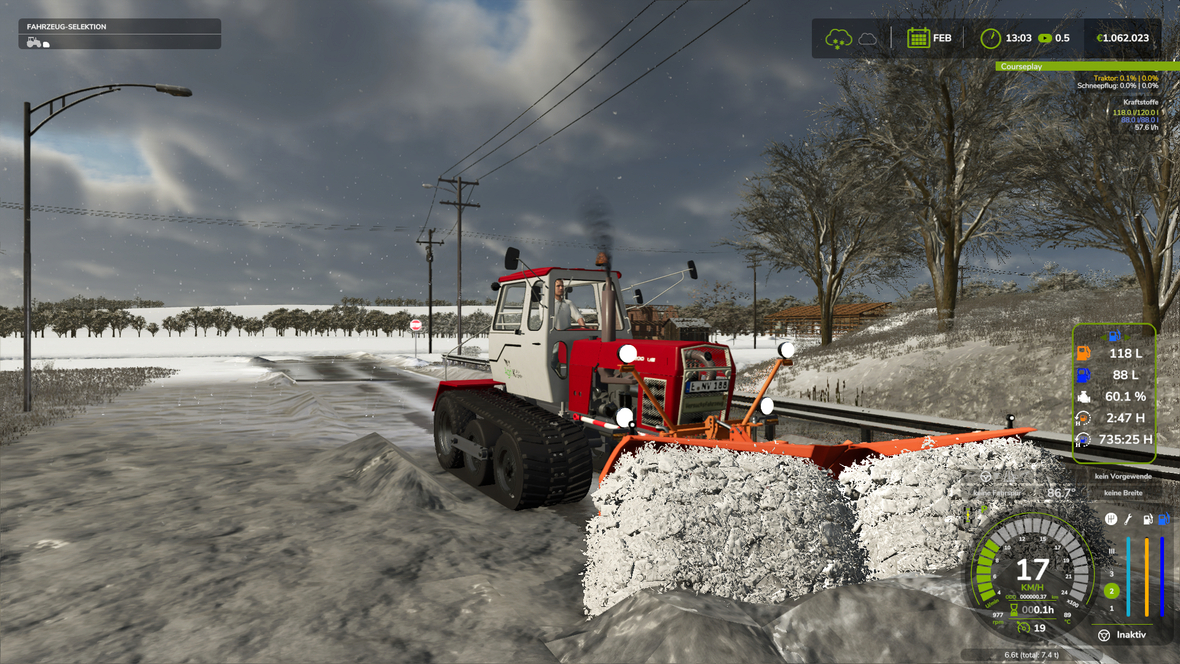Click the header fuel pump selector

[x=1113, y=335]
